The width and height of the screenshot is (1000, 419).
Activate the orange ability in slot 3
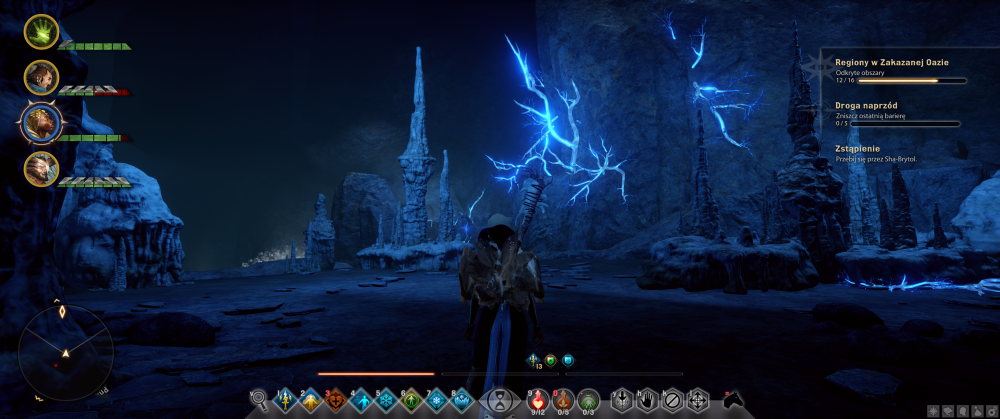click(x=335, y=401)
